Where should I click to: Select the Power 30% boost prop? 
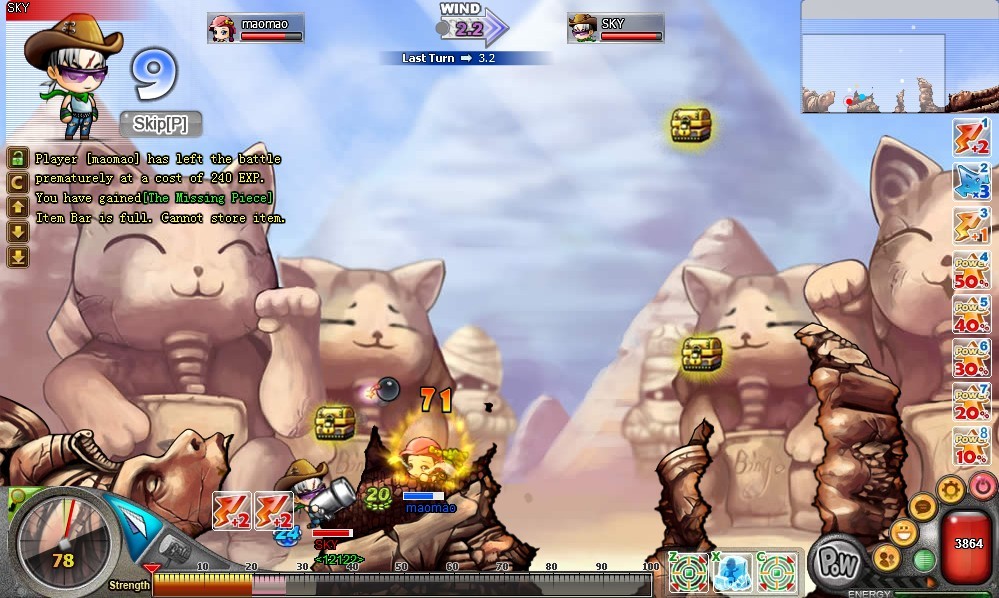point(970,359)
